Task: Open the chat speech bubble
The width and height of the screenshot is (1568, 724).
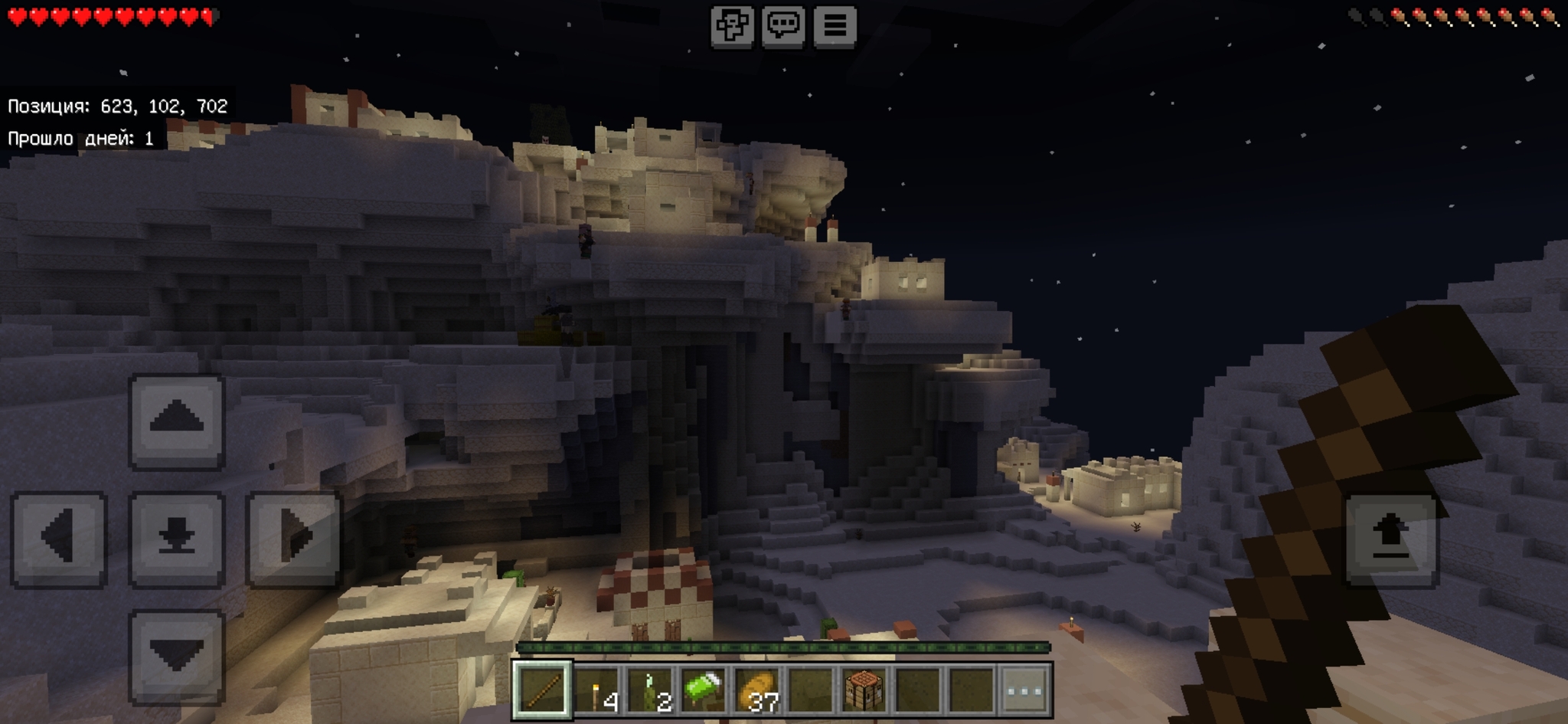Action: pos(783,26)
